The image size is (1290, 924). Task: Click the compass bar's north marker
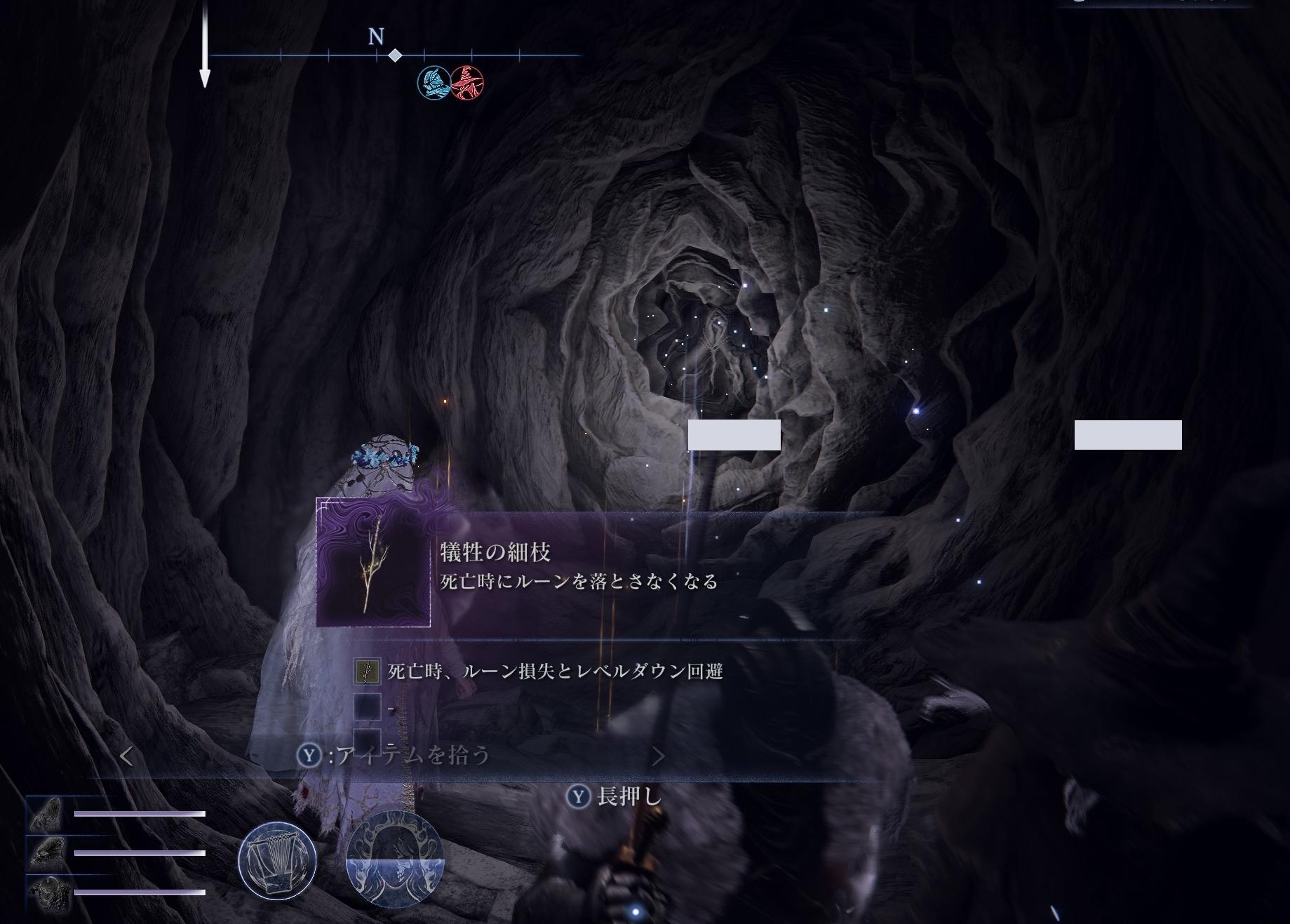377,36
